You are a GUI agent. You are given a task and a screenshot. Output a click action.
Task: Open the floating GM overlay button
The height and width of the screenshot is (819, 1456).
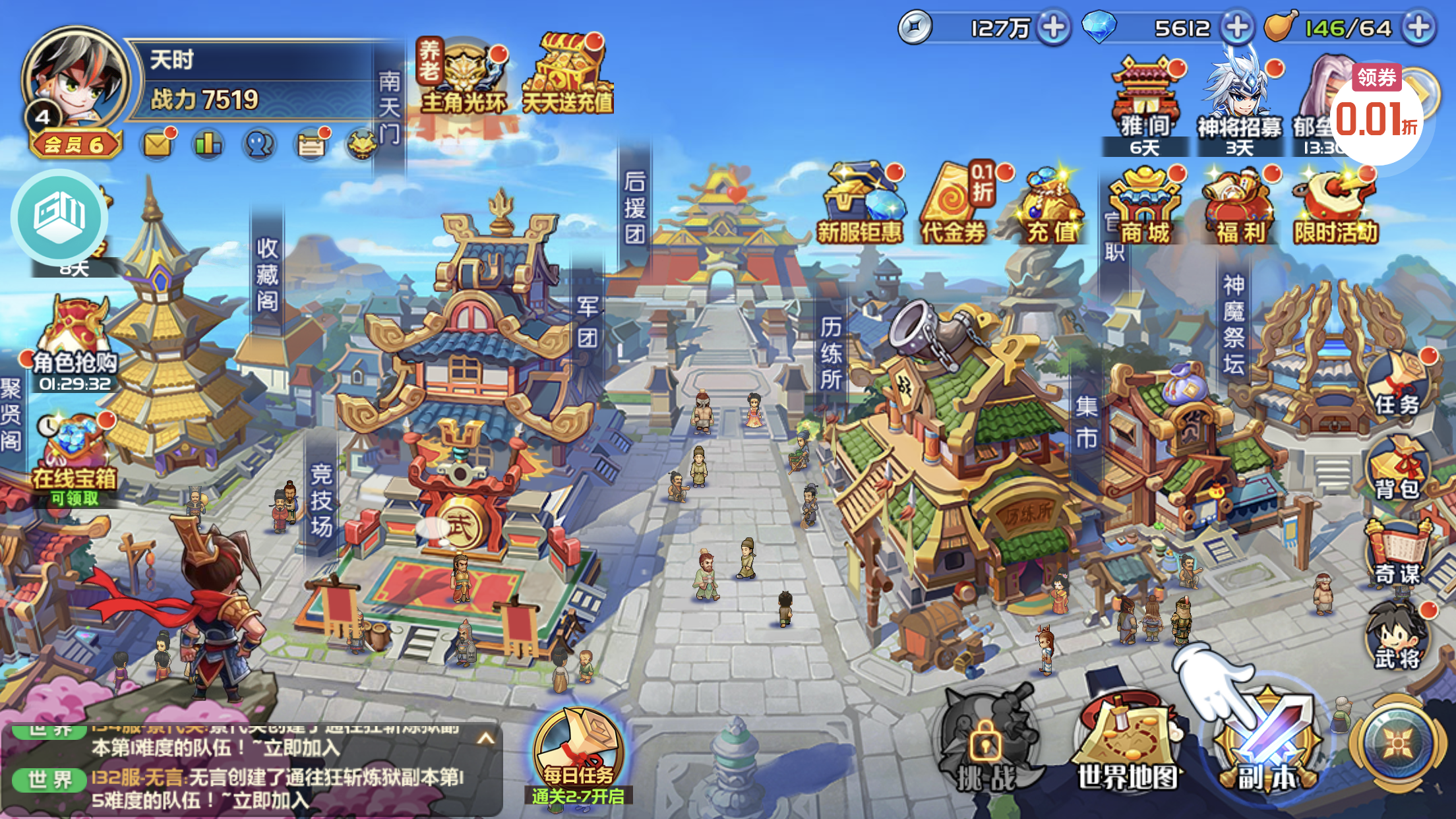(59, 216)
